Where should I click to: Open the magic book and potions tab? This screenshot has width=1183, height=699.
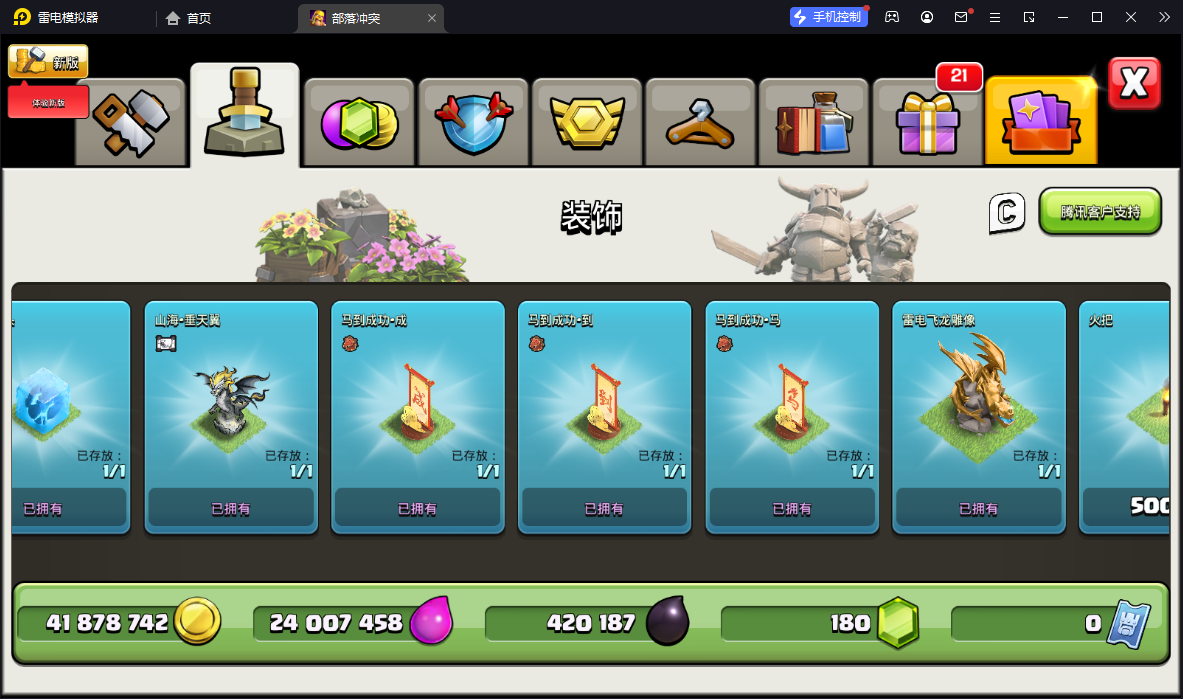point(815,122)
